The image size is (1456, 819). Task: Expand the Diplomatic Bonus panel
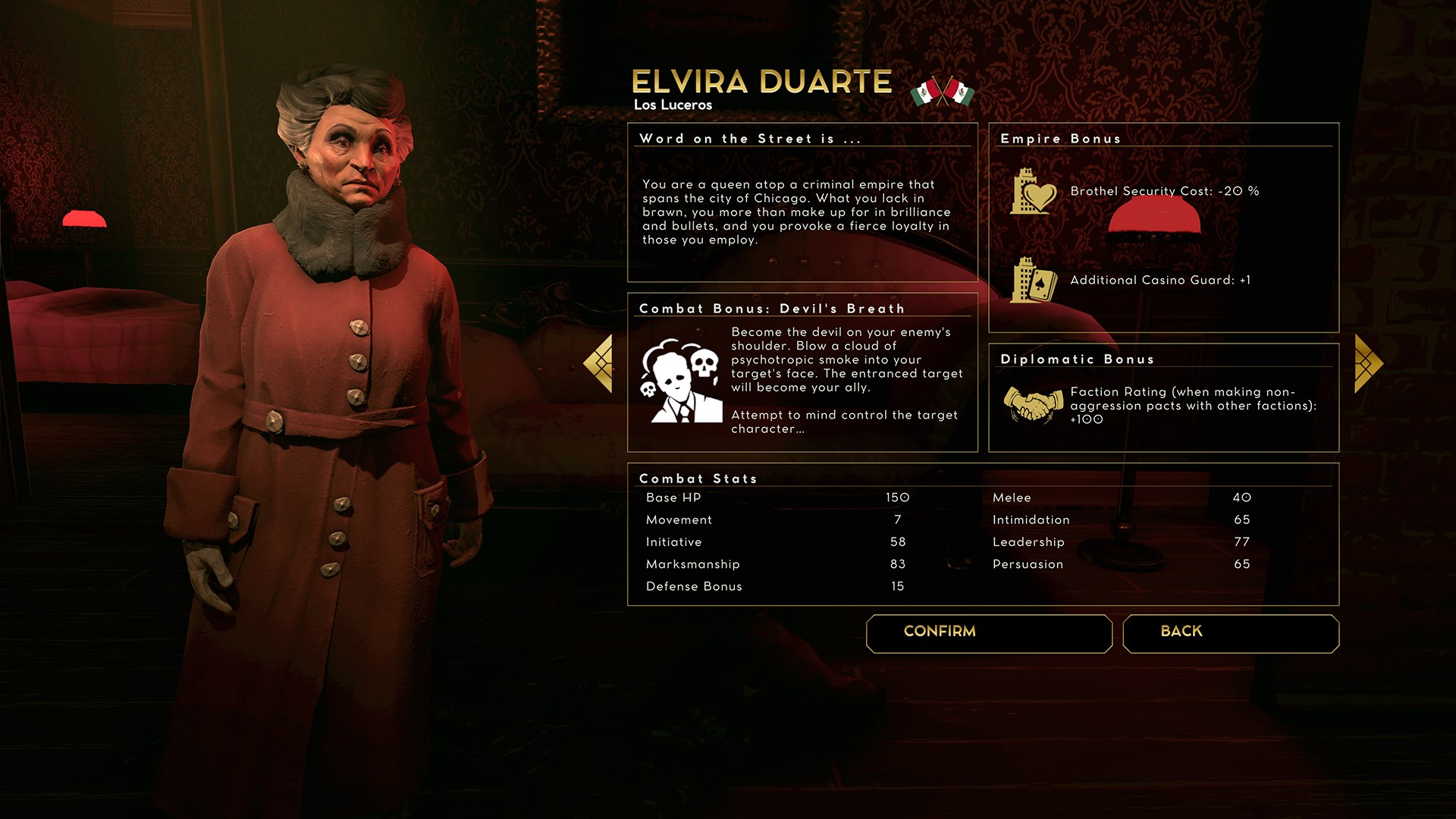click(1078, 359)
